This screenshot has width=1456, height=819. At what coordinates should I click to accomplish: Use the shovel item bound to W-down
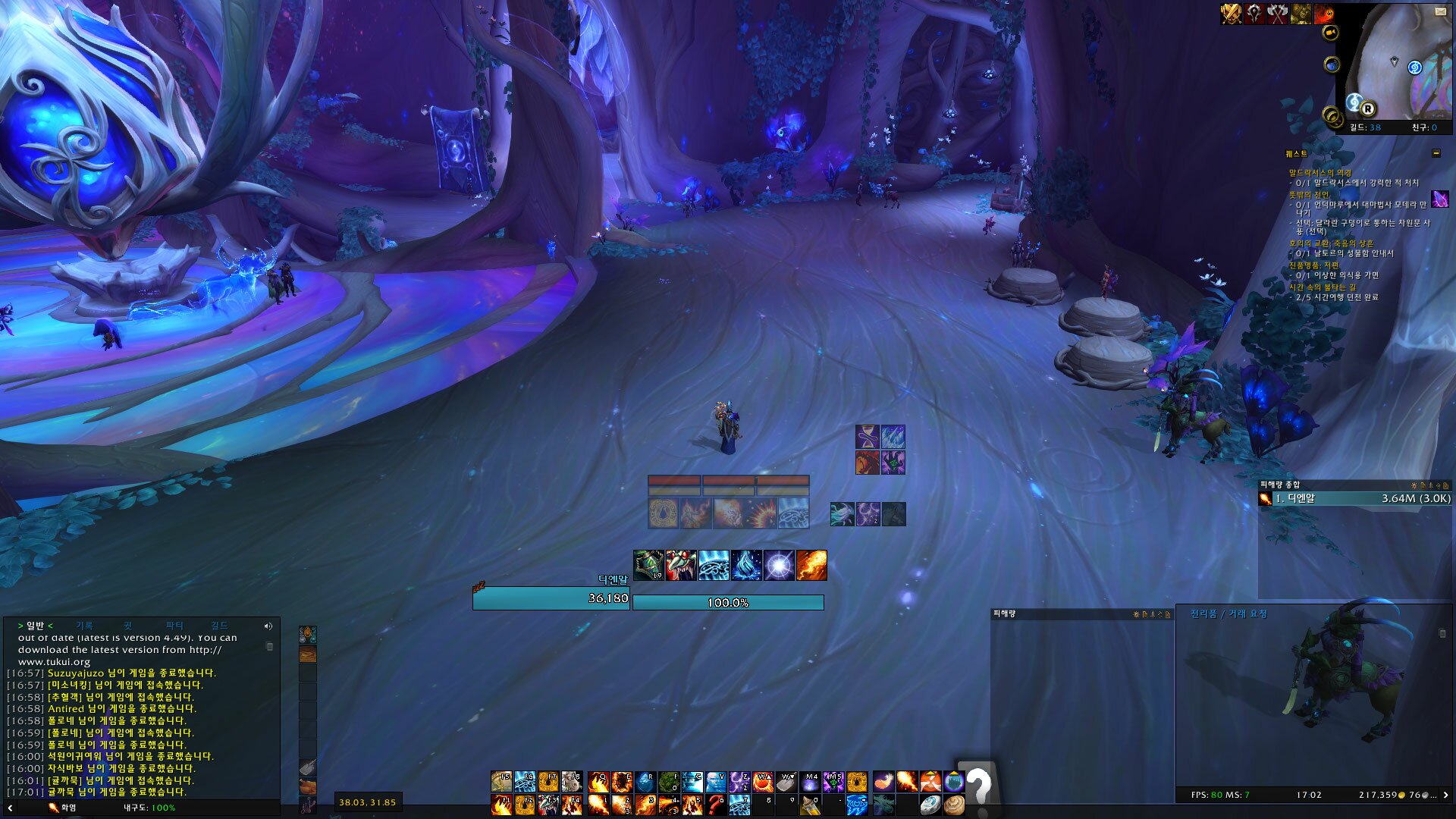click(786, 782)
